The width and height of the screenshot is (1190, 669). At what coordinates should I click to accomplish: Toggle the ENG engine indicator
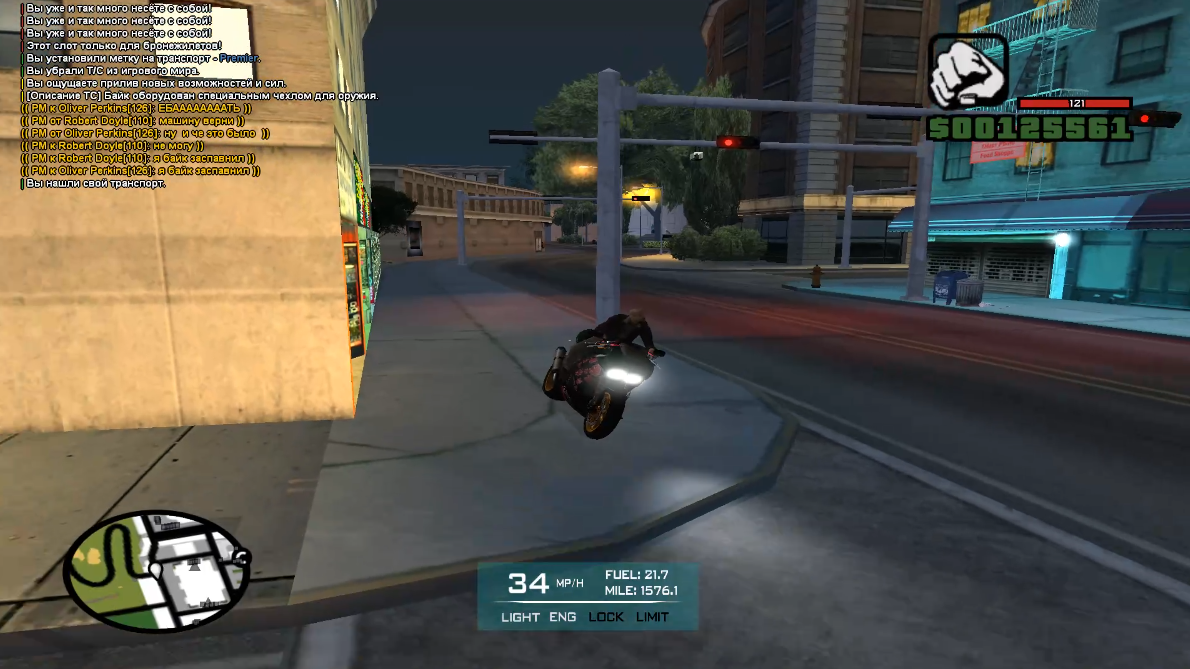(562, 617)
